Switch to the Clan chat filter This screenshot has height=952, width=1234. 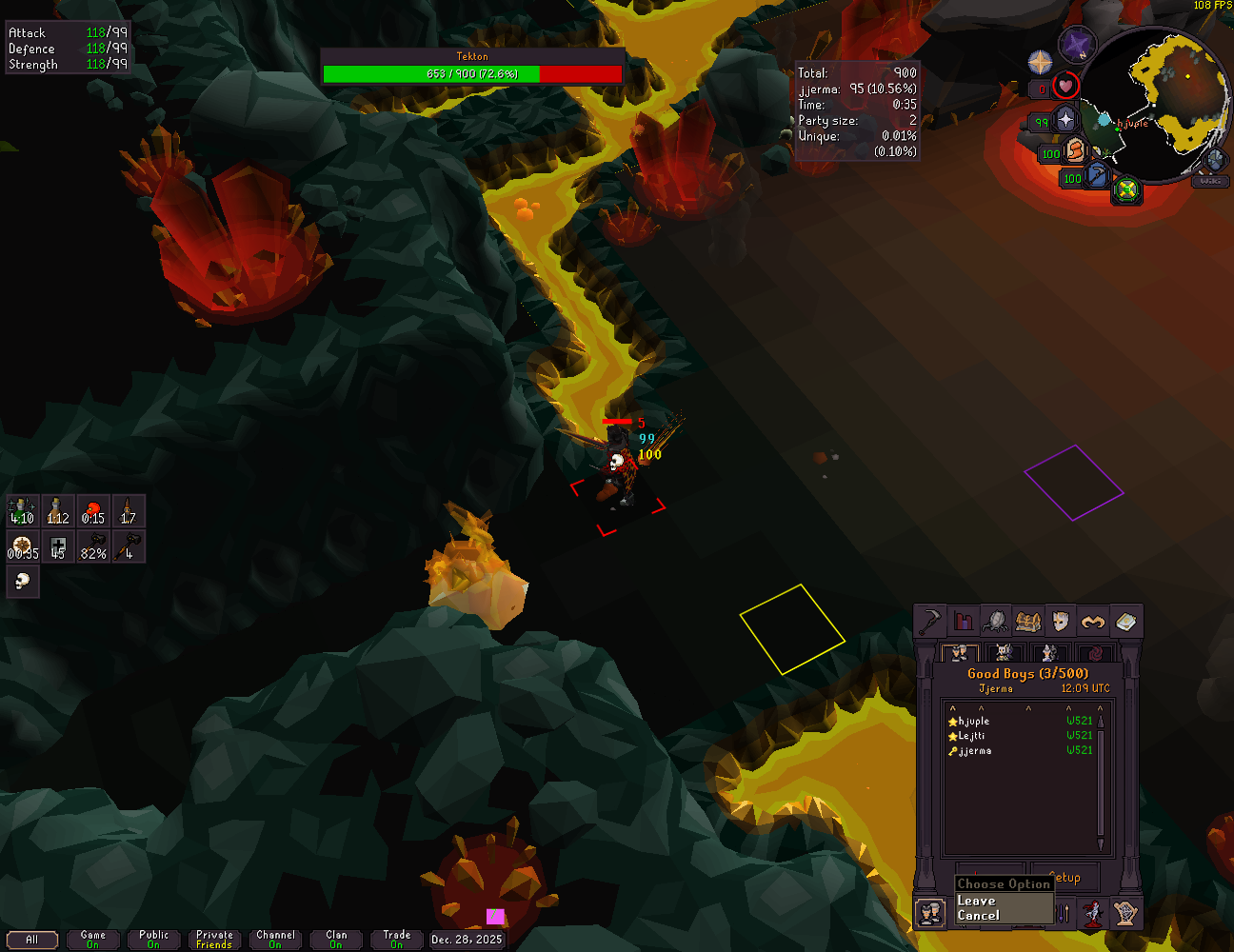pyautogui.click(x=336, y=940)
